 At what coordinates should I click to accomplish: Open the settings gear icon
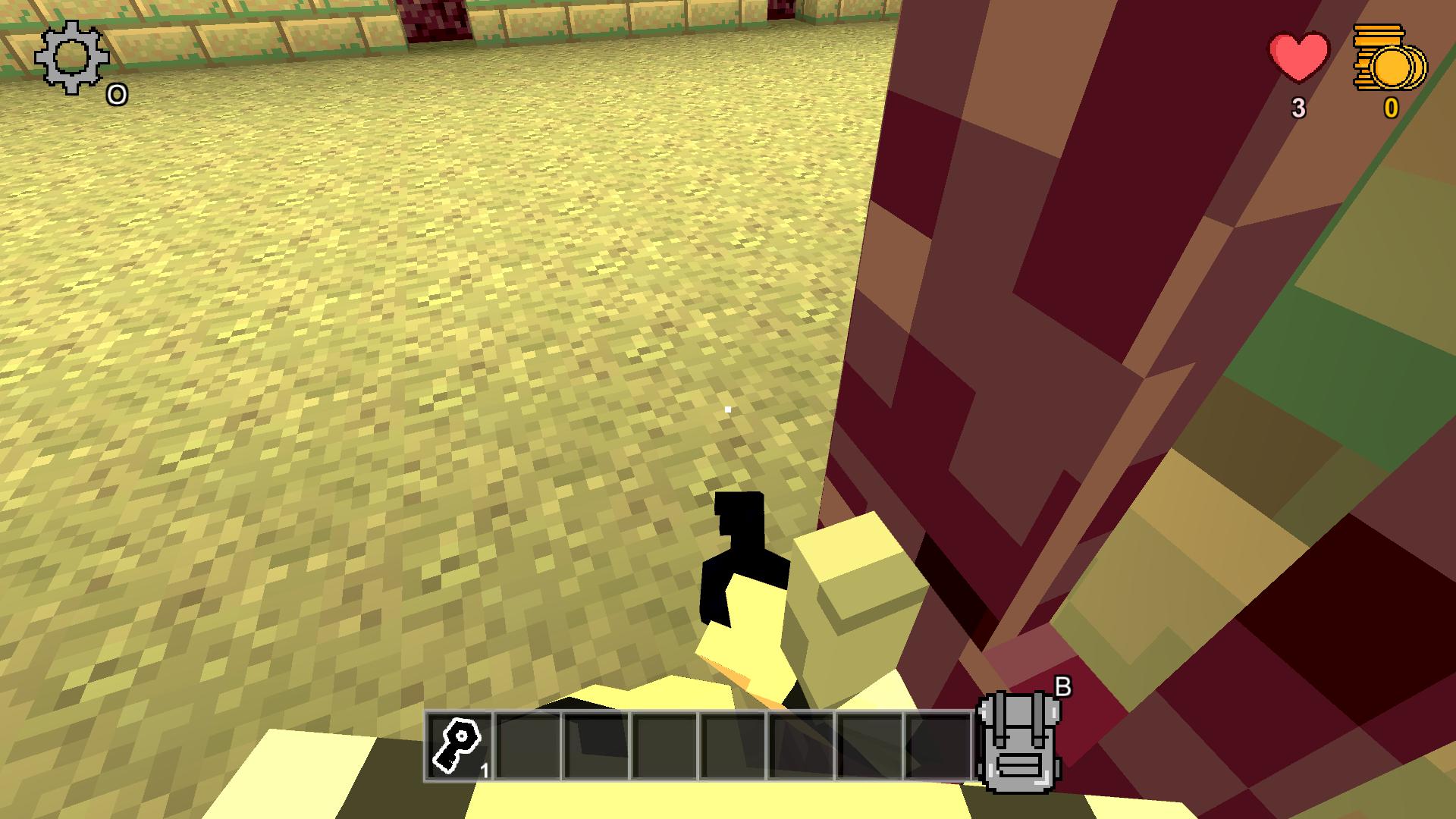click(x=72, y=57)
